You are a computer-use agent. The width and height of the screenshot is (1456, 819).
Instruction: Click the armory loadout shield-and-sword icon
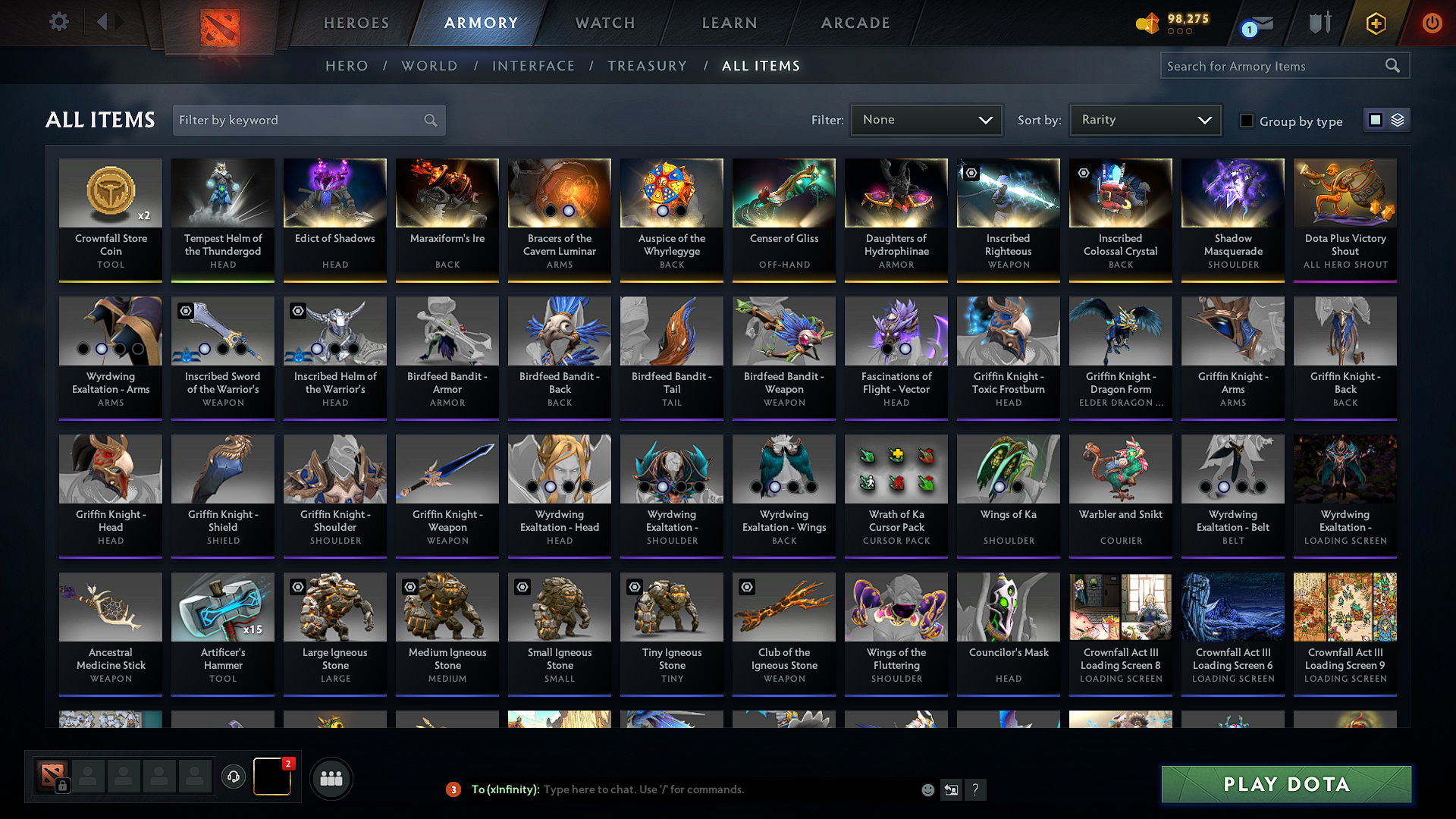pyautogui.click(x=1319, y=23)
